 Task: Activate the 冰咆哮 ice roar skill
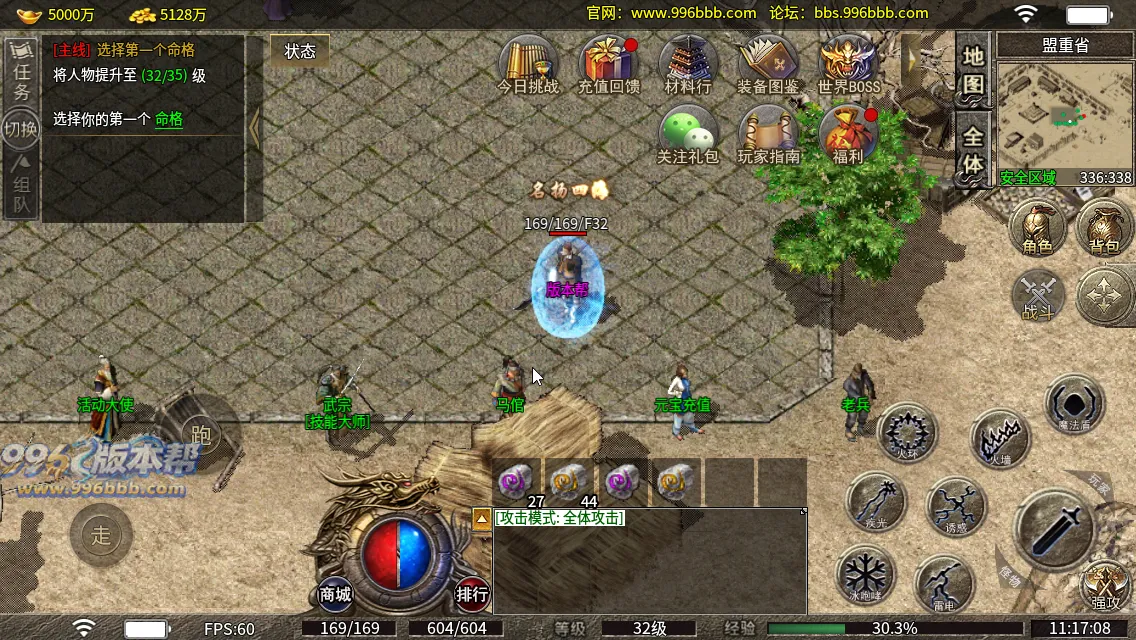866,575
